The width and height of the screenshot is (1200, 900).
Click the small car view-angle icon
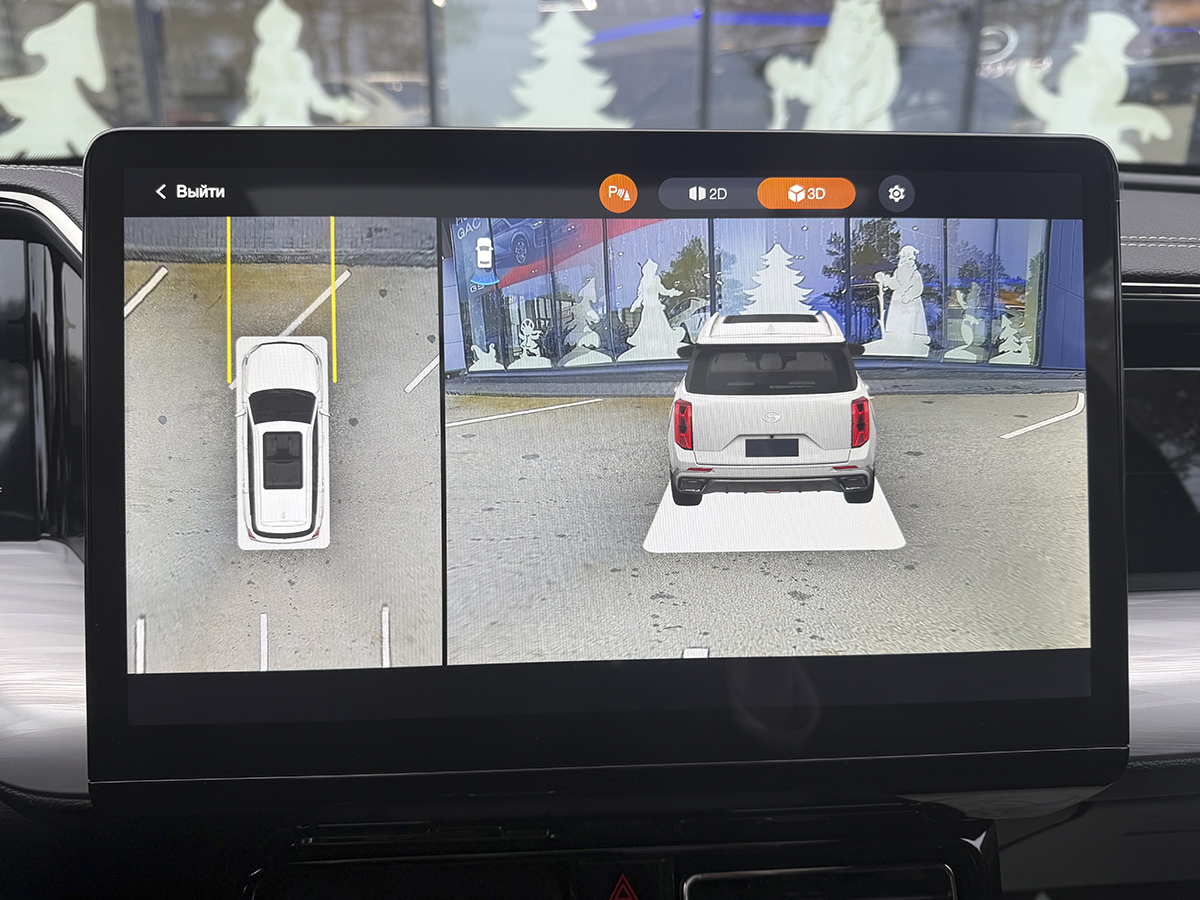[x=484, y=254]
